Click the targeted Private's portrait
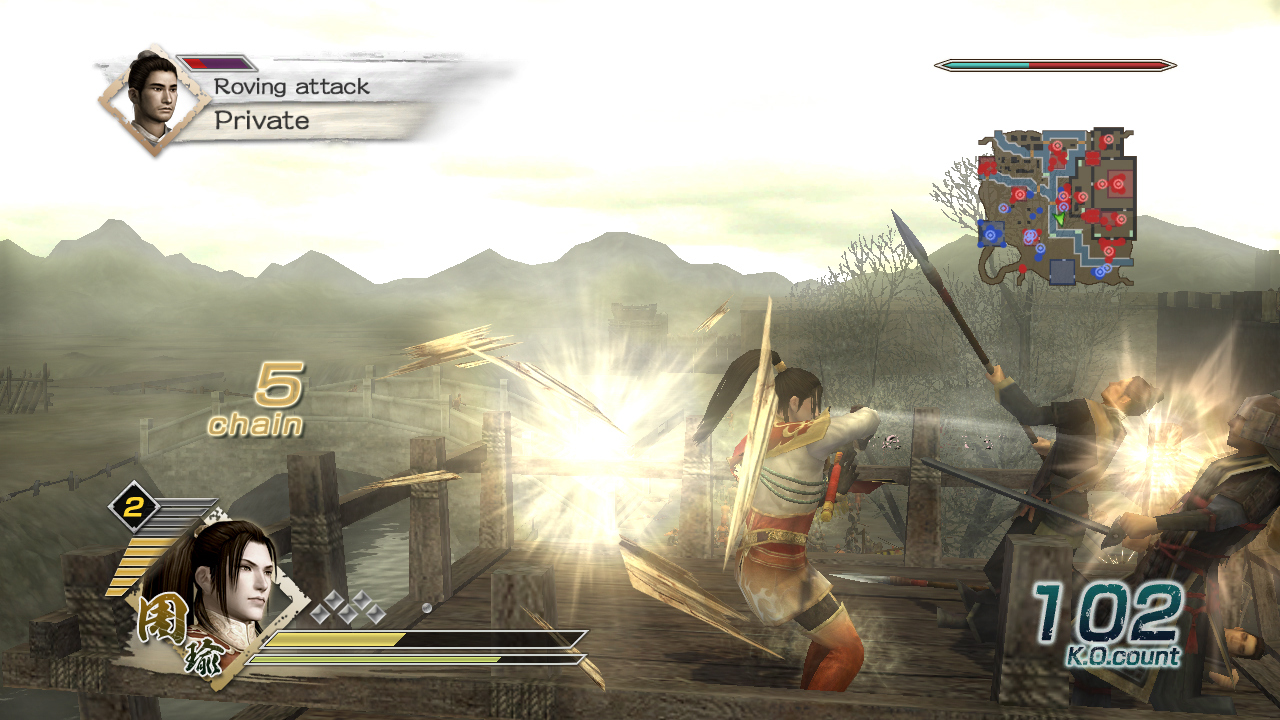This screenshot has height=720, width=1280. tap(153, 97)
